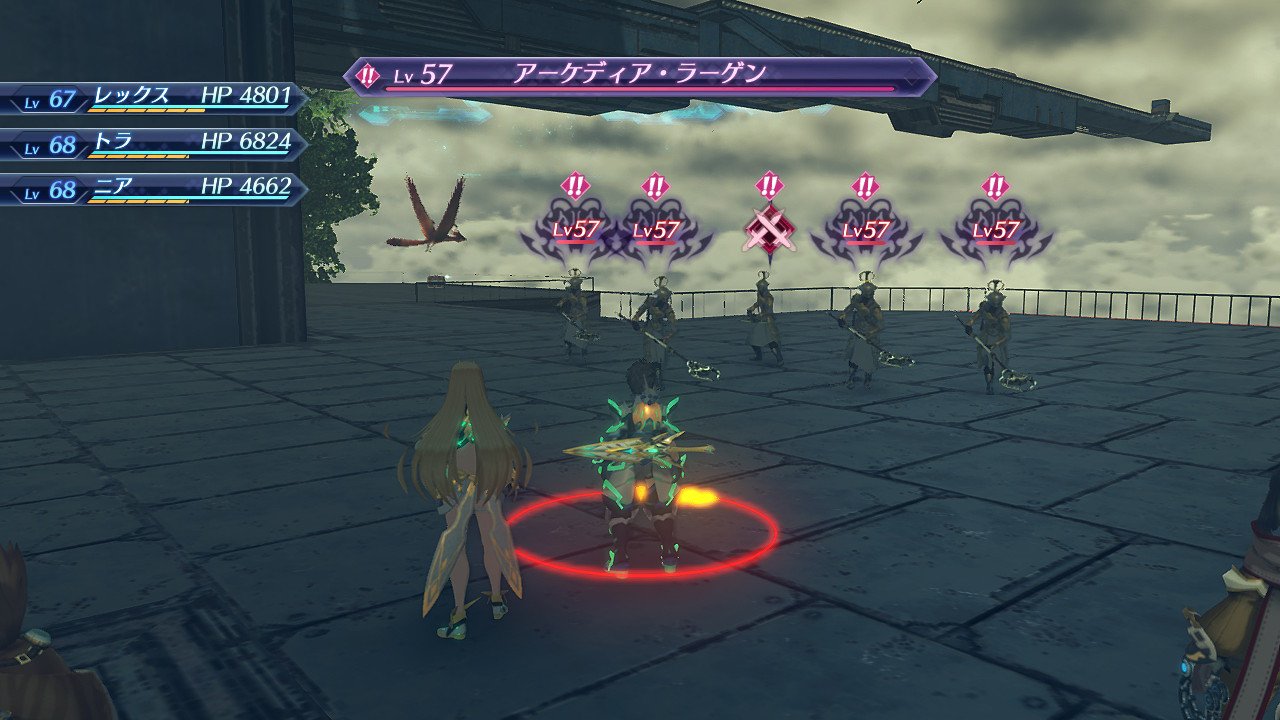Click the crossed-swords target marker

tap(768, 230)
